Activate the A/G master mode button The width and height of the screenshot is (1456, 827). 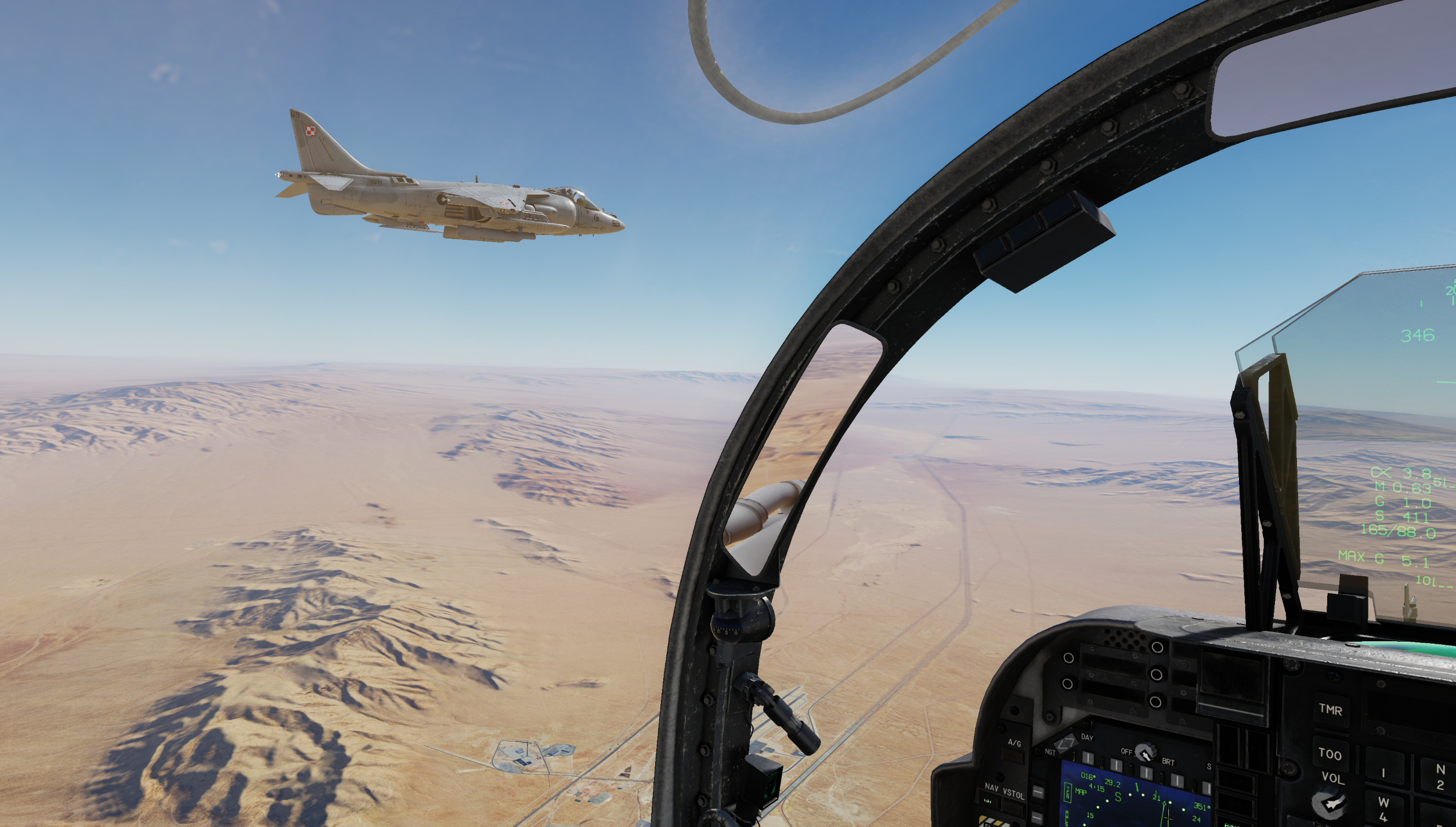pos(1014,755)
